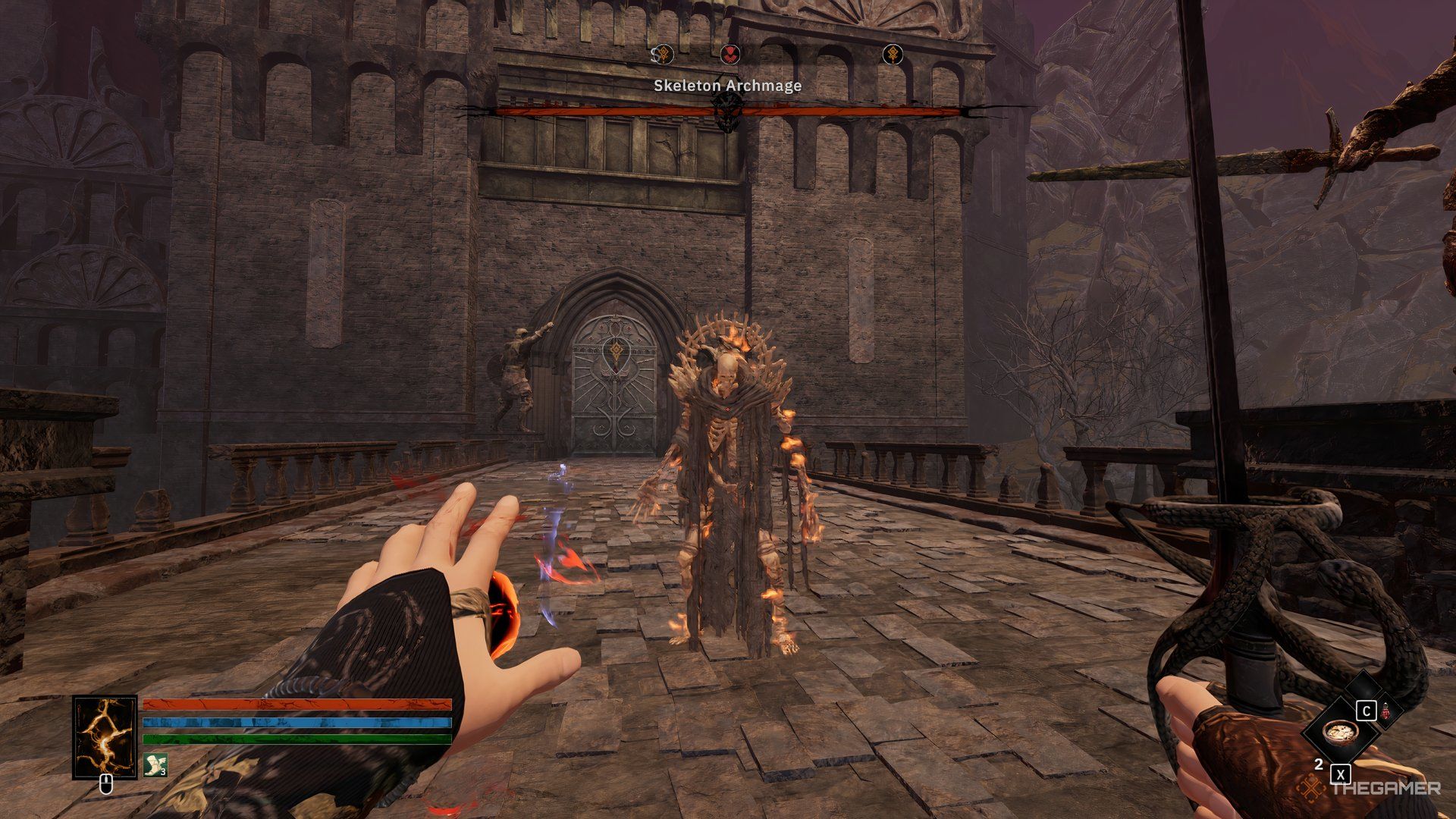Select the equipped glowing cracks spell card
Image resolution: width=1456 pixels, height=819 pixels.
click(105, 737)
